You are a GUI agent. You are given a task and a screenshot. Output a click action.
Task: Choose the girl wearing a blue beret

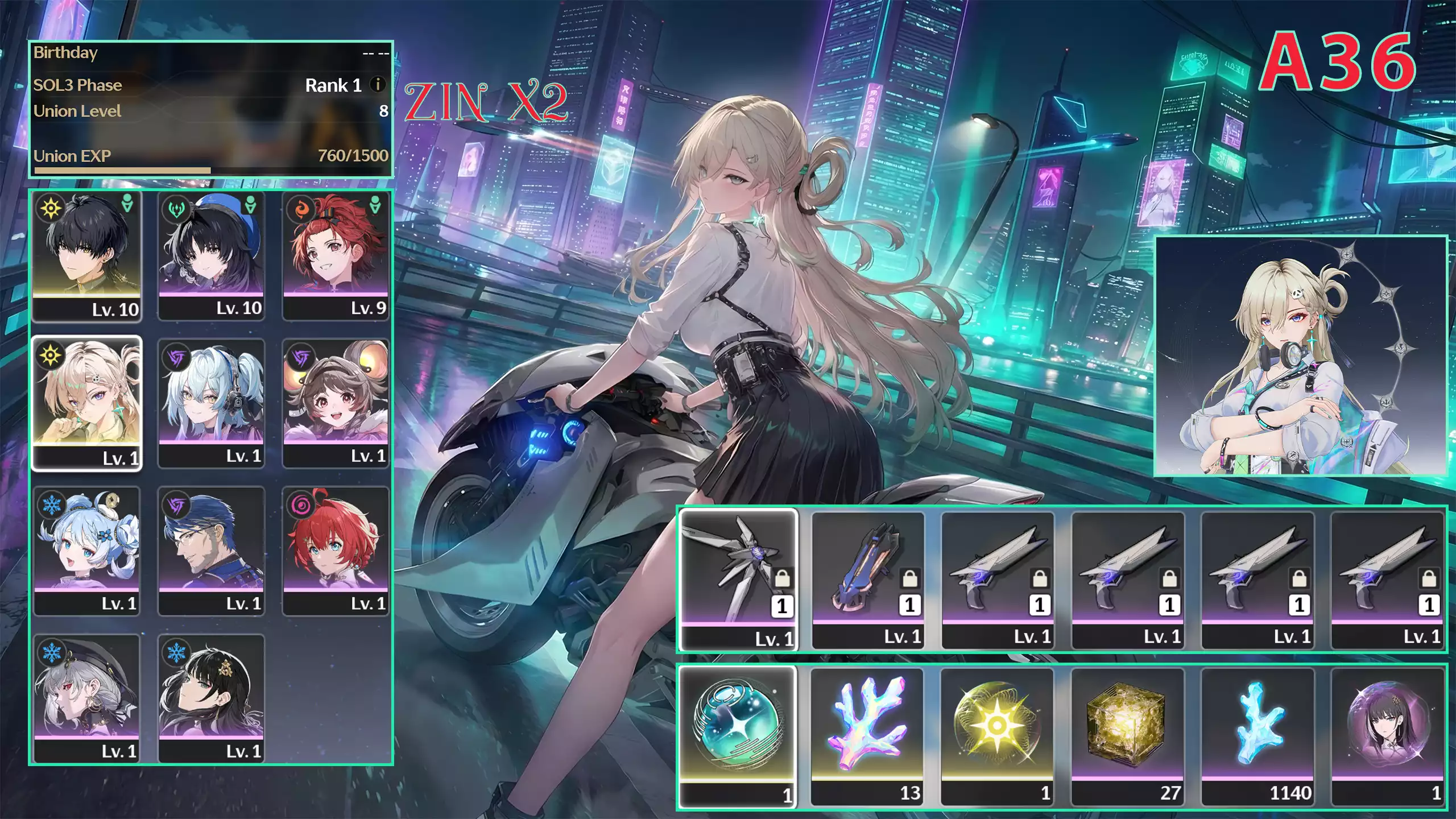point(211,256)
